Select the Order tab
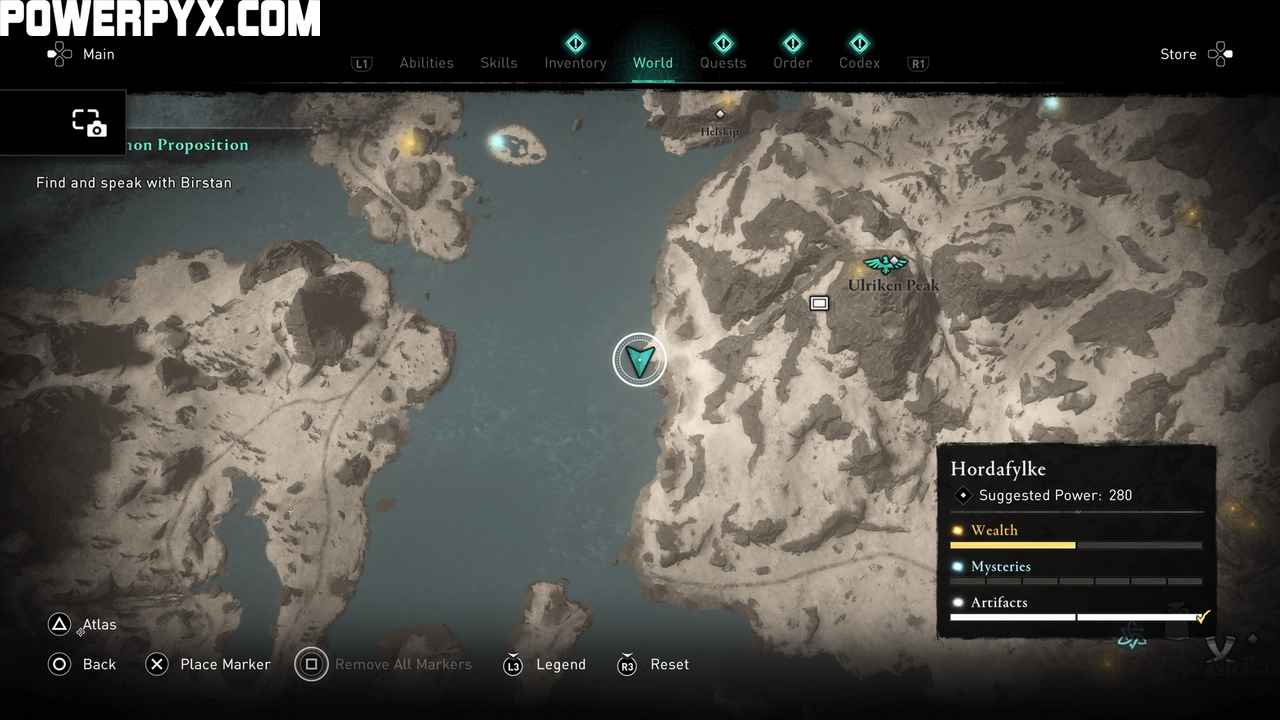The image size is (1280, 720). click(x=792, y=63)
